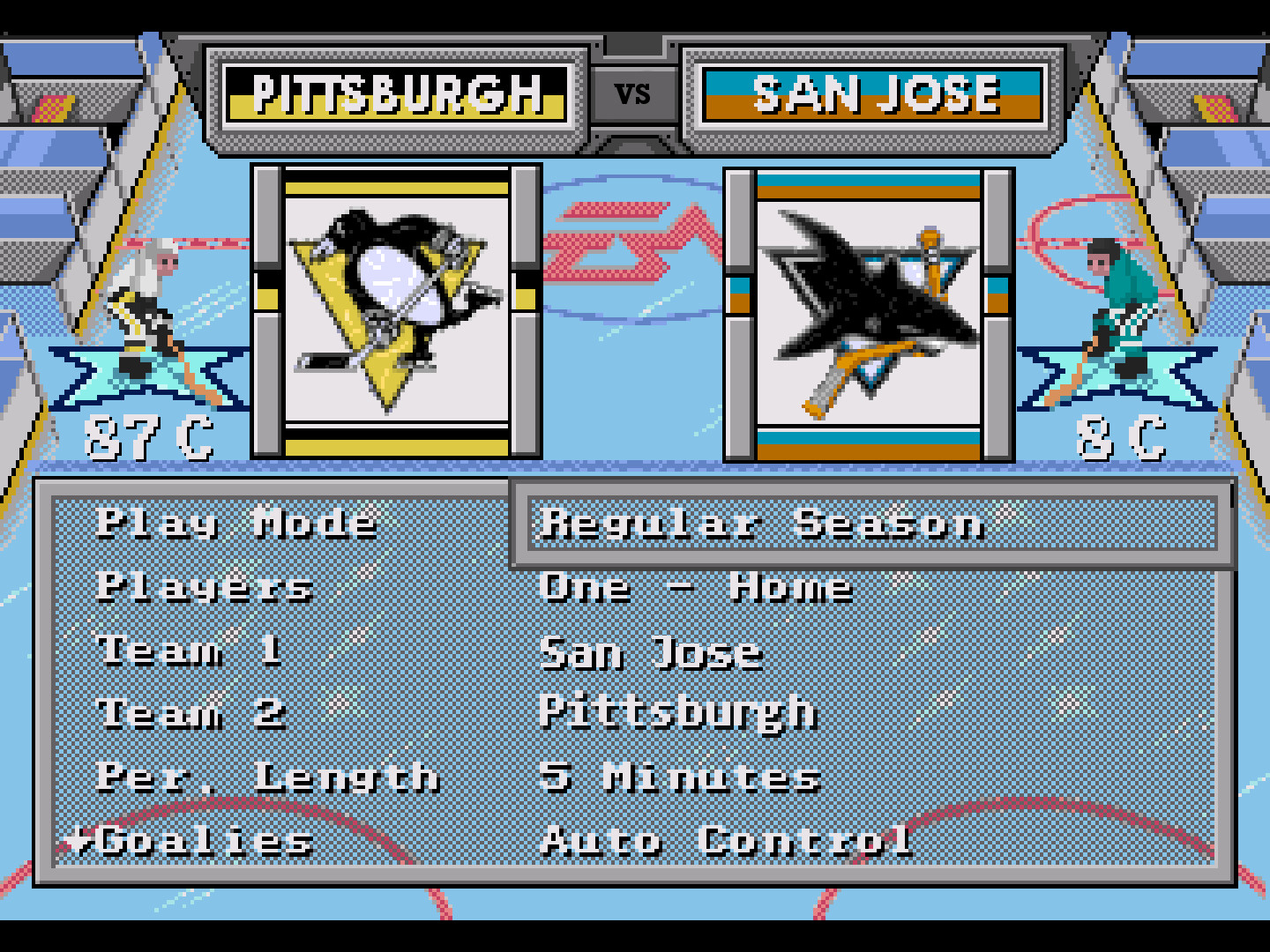Select the Per. Length menu row
Screen dimensions: 1270x952
click(x=268, y=777)
